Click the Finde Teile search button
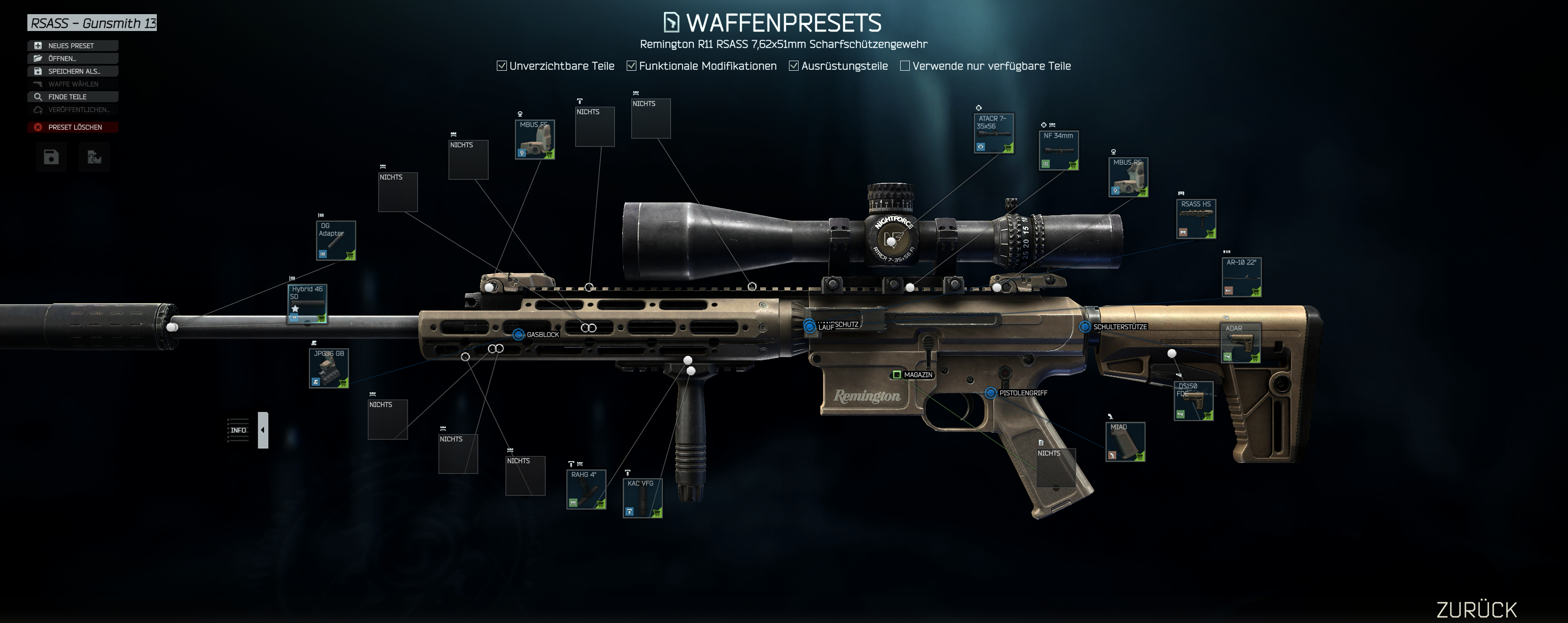 72,97
